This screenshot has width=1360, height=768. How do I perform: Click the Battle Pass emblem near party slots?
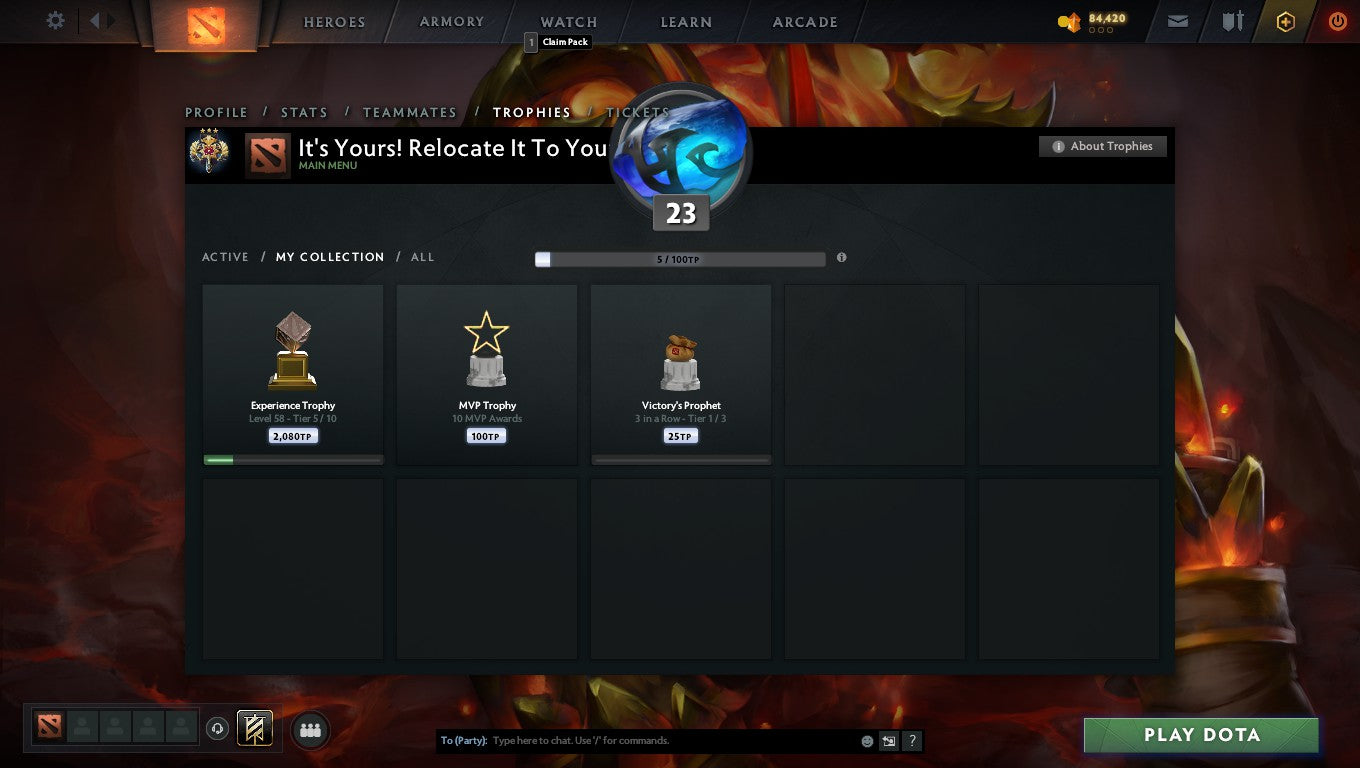point(253,729)
